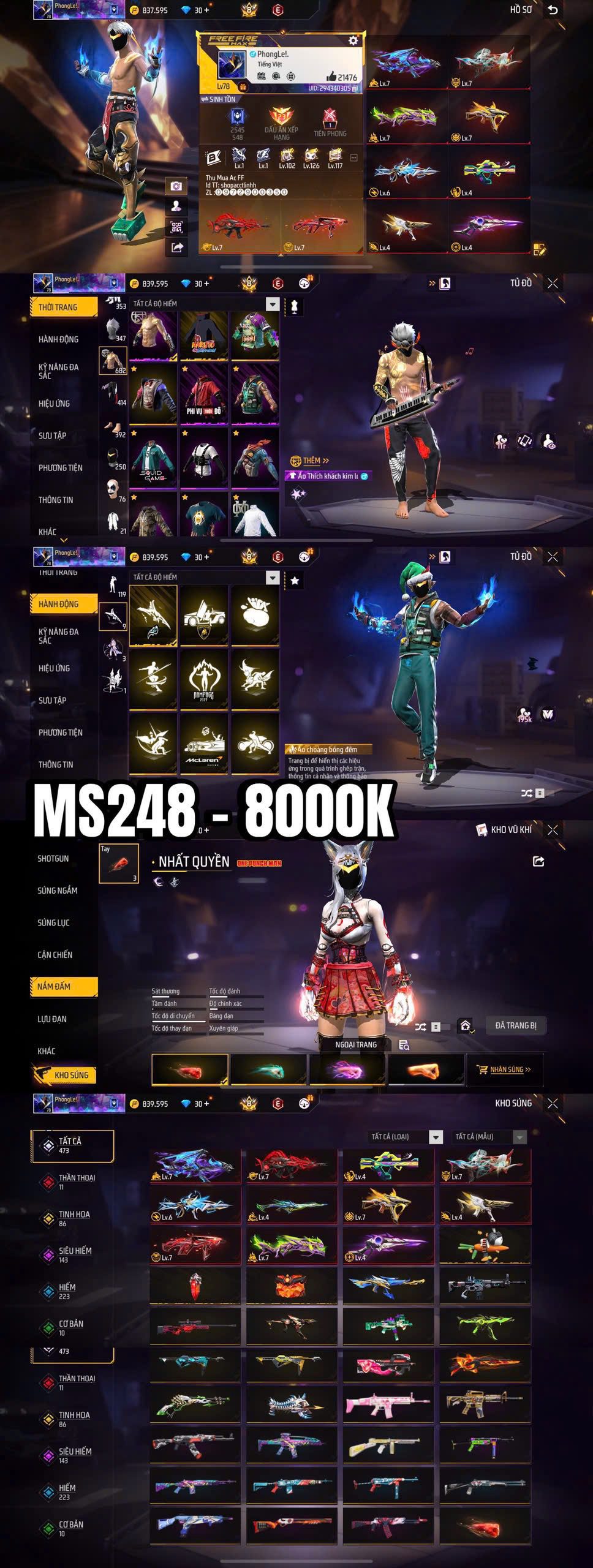Click the ĐÃ TRANG BỊ button

pos(516,1025)
